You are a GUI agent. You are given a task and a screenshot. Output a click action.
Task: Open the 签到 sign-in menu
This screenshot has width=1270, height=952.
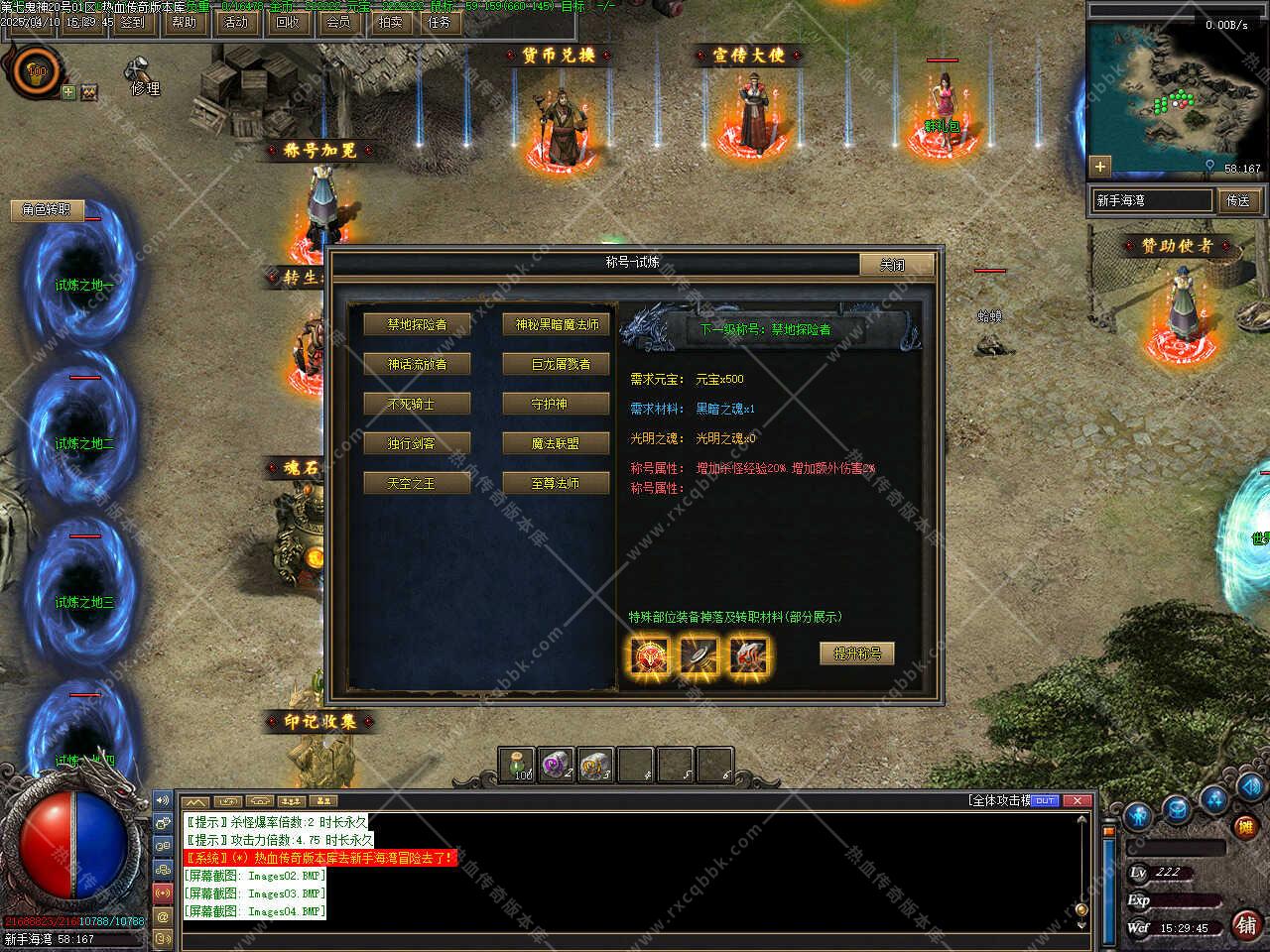point(132,22)
